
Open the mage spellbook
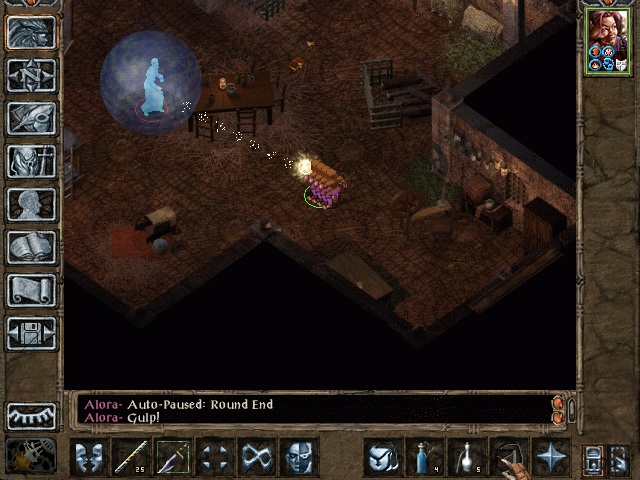pyautogui.click(x=31, y=247)
